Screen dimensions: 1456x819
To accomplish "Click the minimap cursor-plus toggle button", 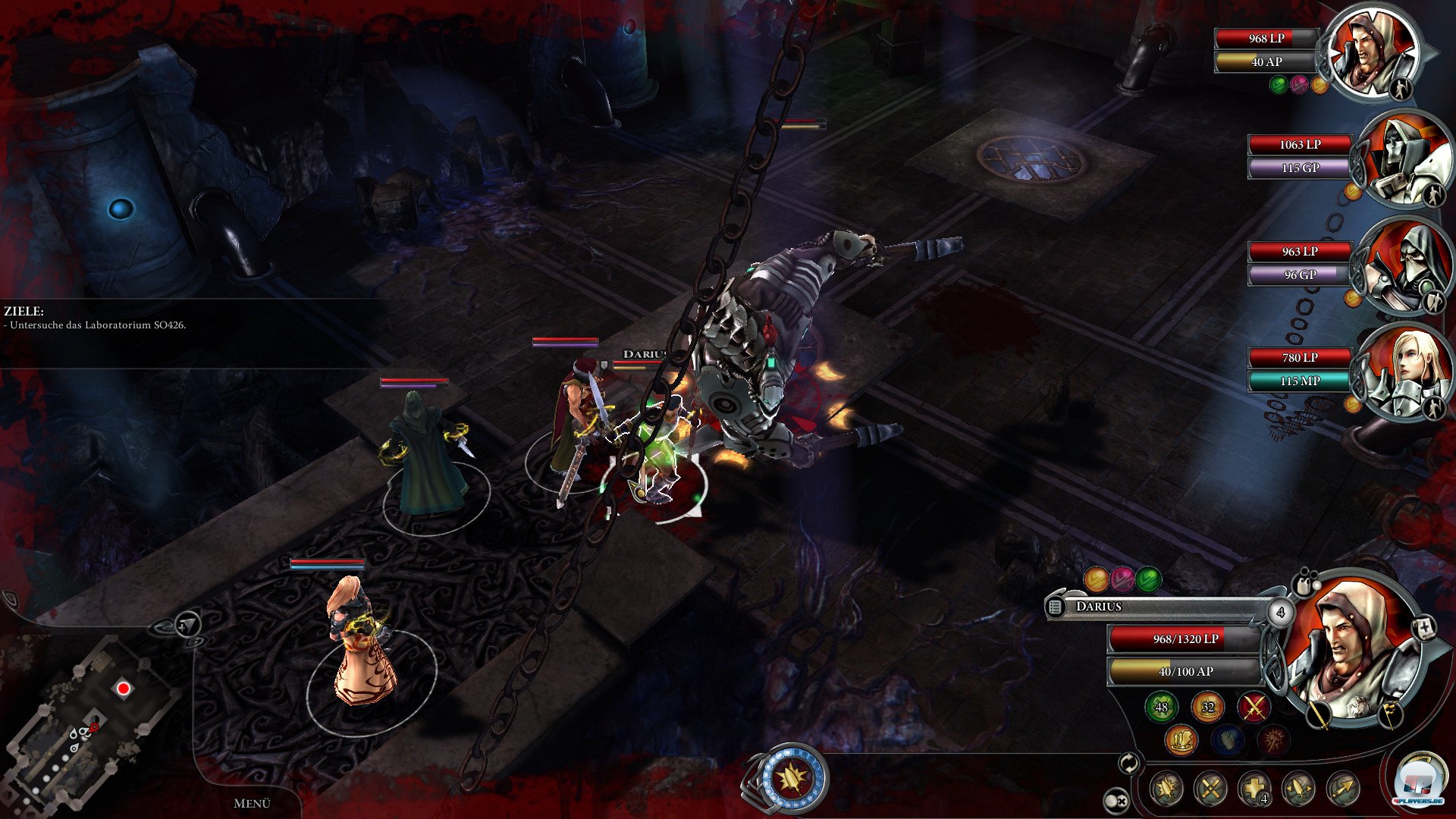I will 187,625.
